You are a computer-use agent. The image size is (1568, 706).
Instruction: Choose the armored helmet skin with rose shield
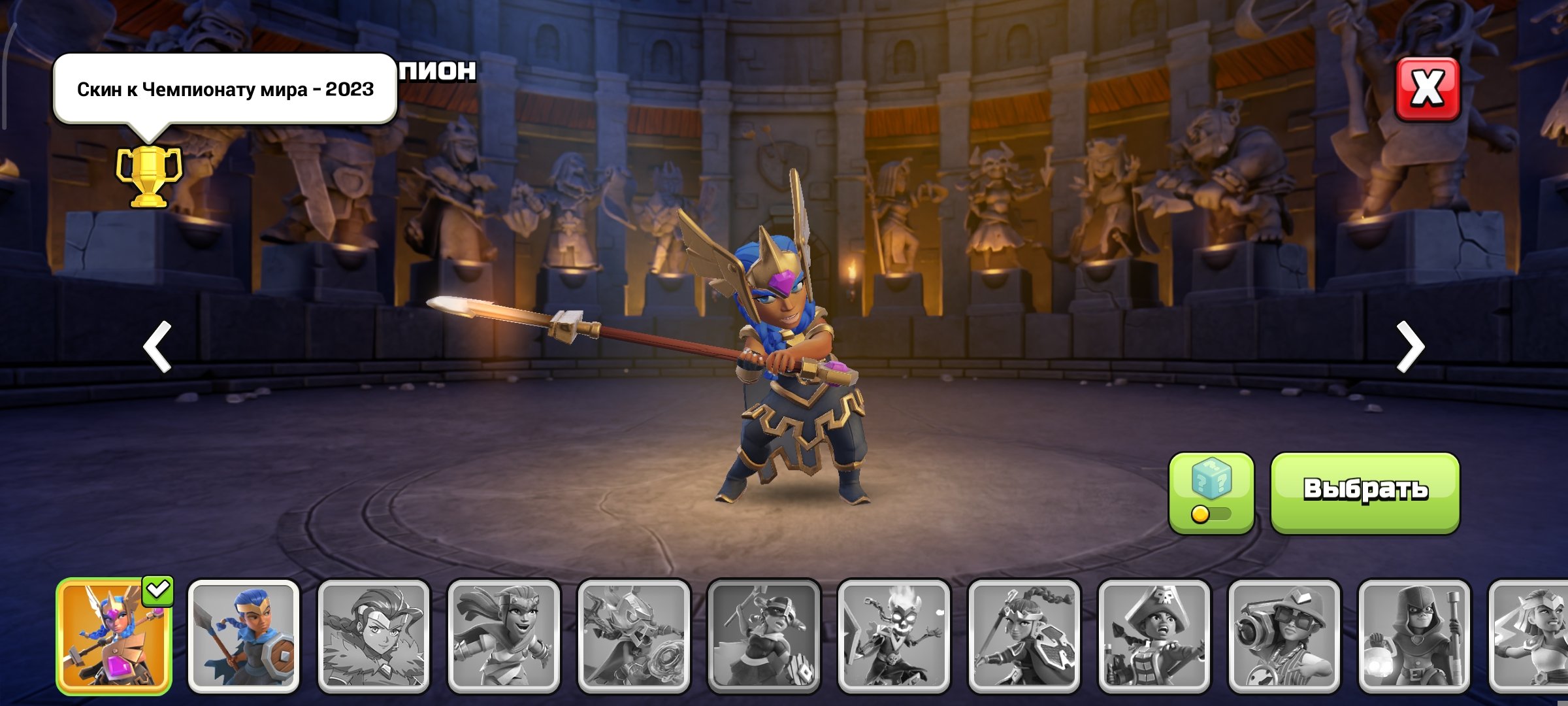point(634,636)
